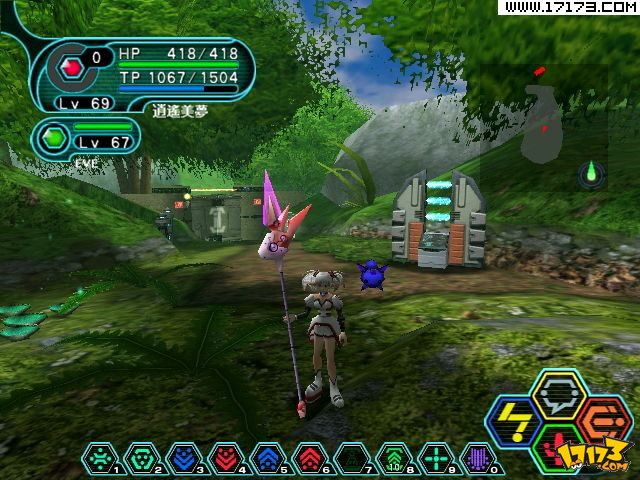Activate the red arrow icon in slot 6
The width and height of the screenshot is (640, 480).
[x=310, y=459]
